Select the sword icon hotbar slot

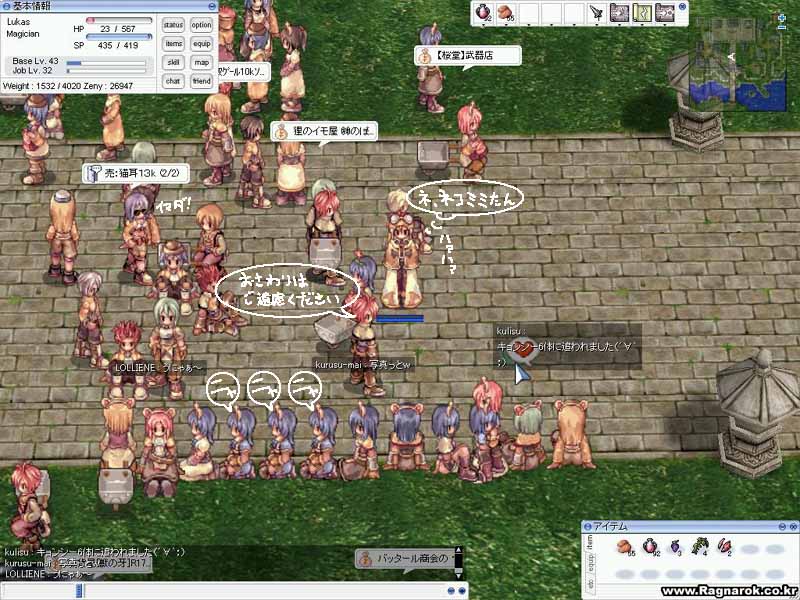tap(597, 13)
